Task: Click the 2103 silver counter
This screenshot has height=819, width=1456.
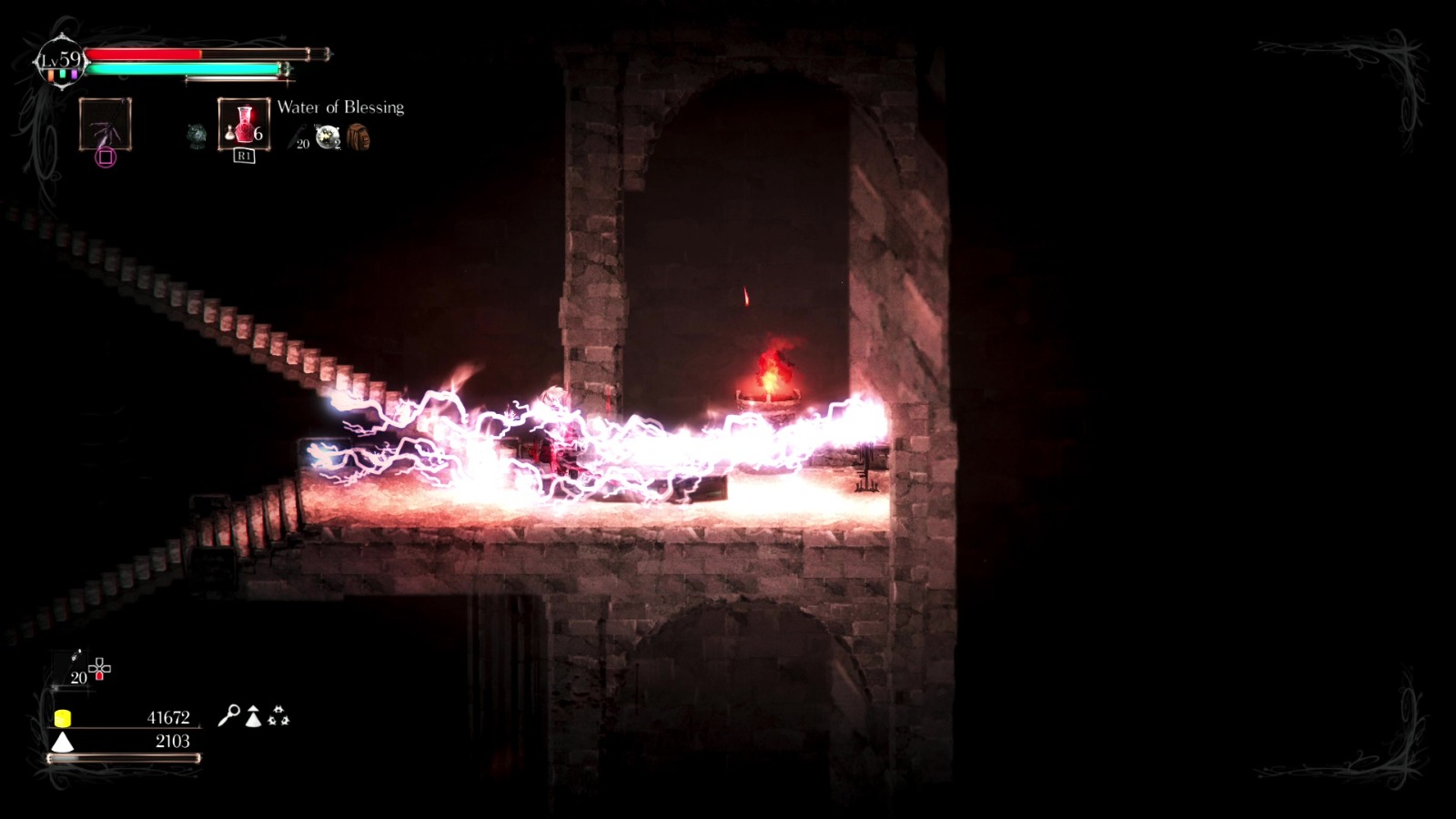Action: click(x=172, y=740)
